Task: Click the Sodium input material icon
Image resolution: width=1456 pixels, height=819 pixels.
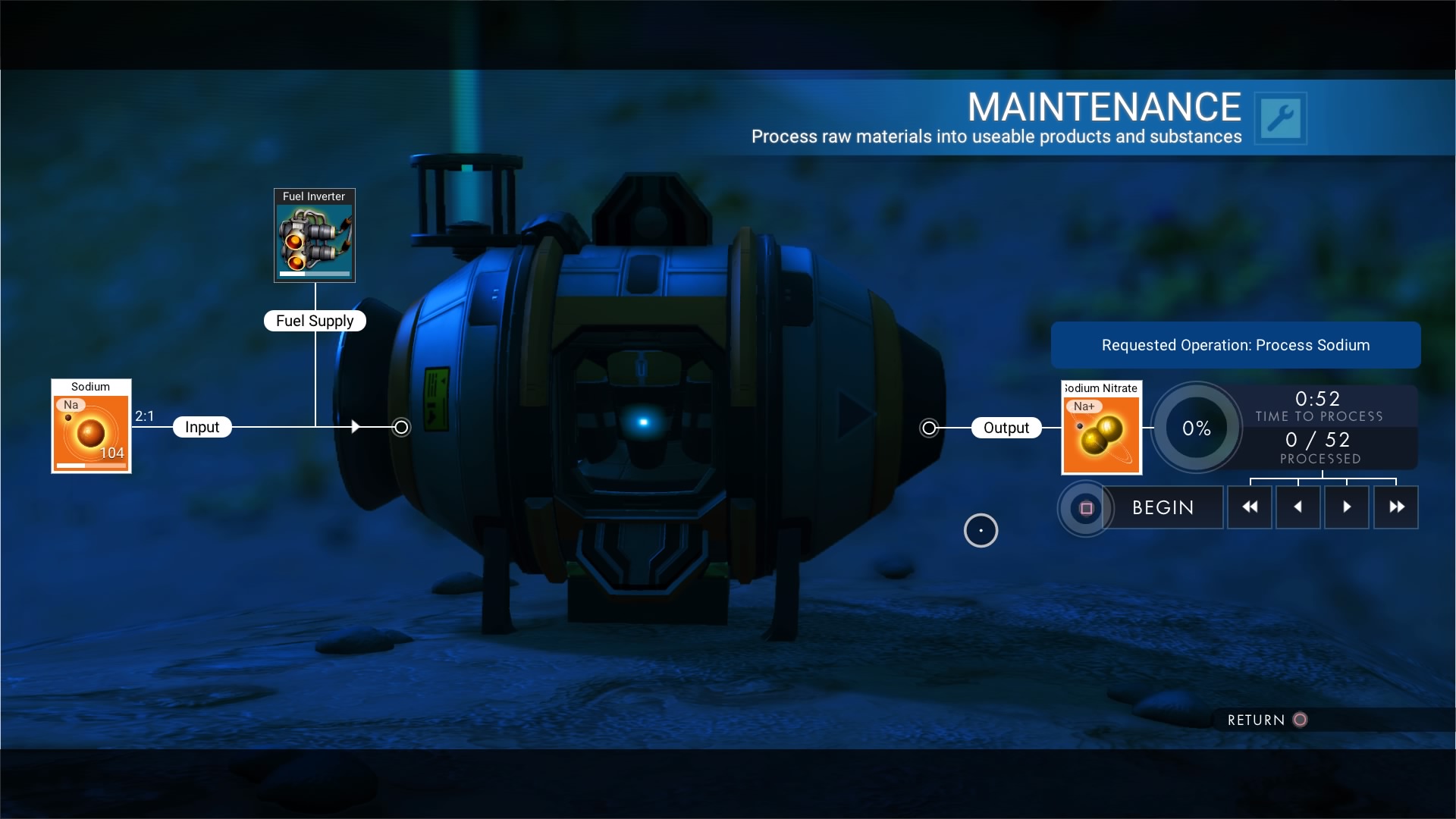Action: 90,426
